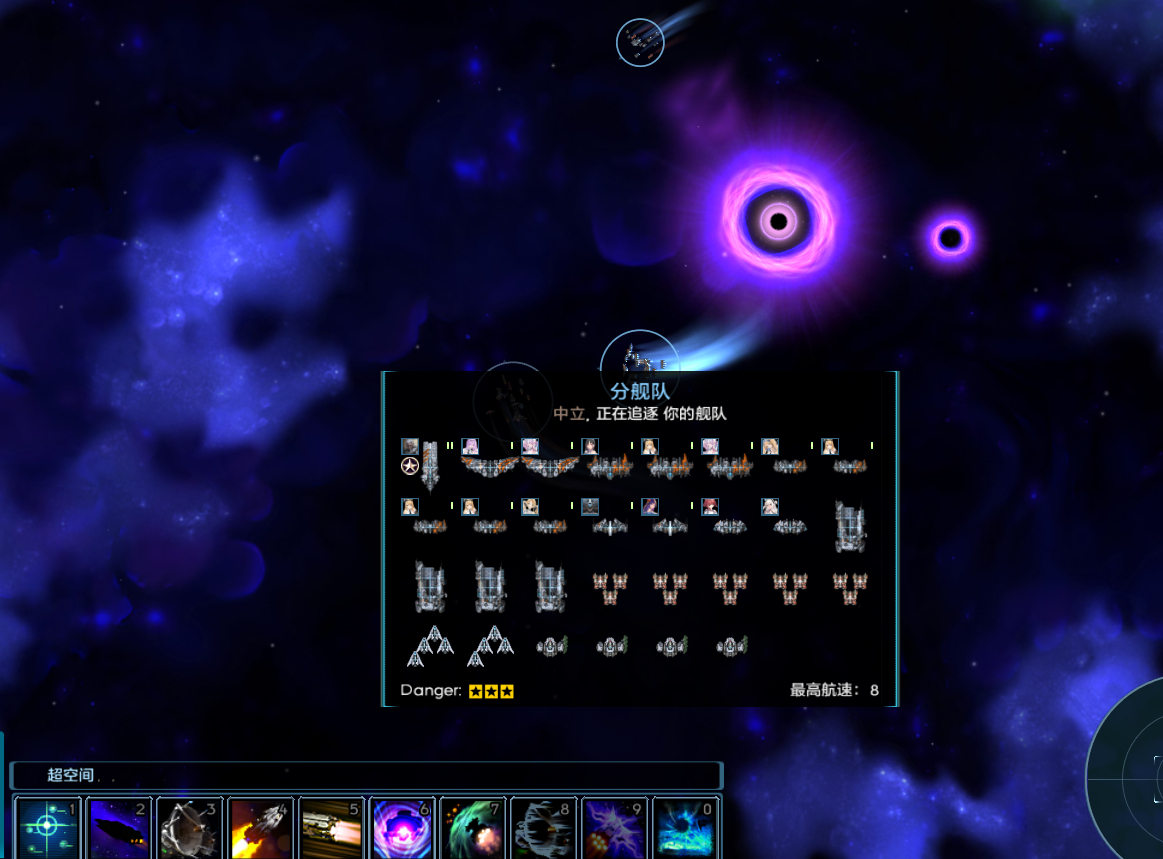Use the satellite dish ability in slot 3

pyautogui.click(x=189, y=828)
